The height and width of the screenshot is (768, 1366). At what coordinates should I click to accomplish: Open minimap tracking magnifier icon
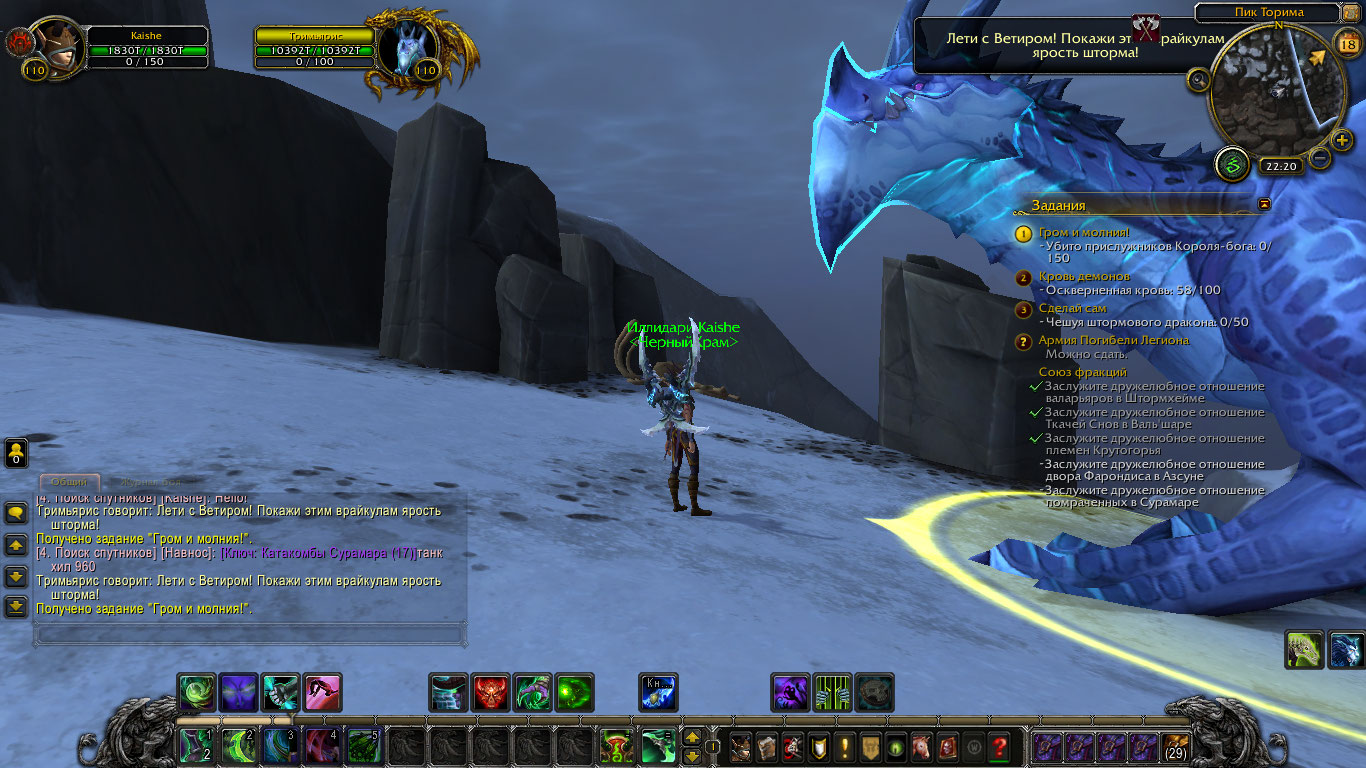point(1198,80)
